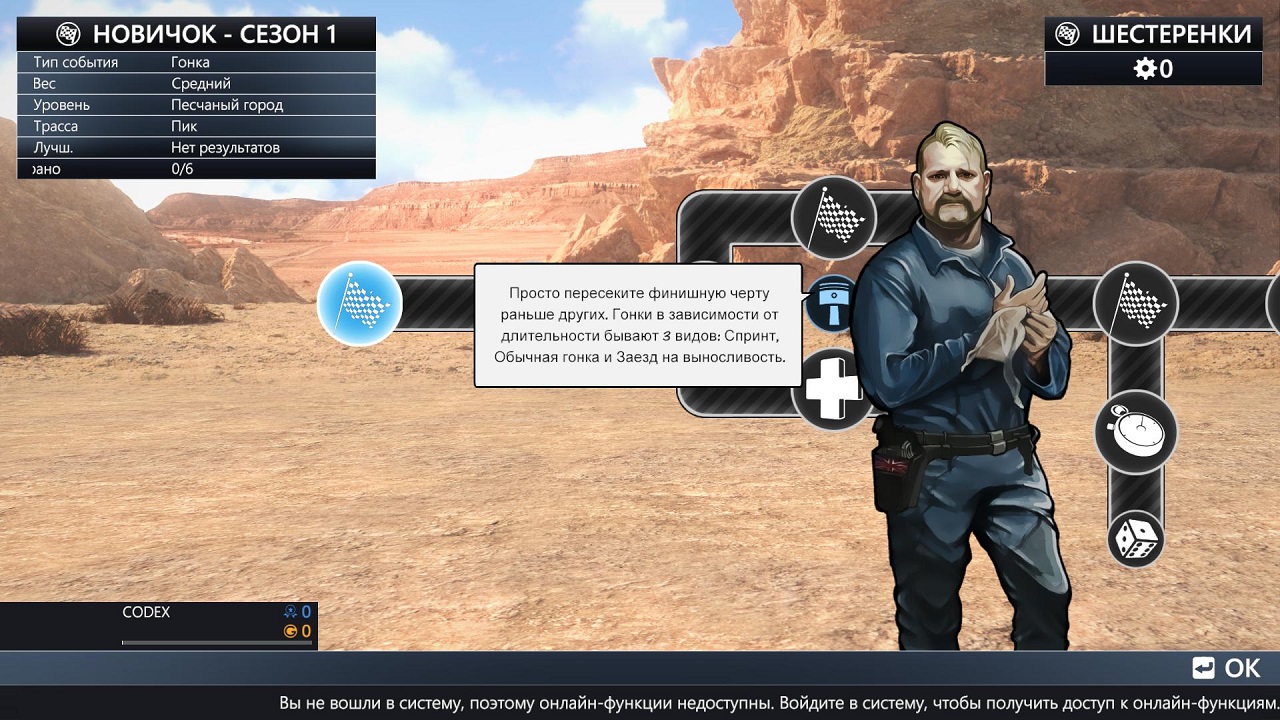Select the highlighted blue checkered flag event

click(x=359, y=303)
